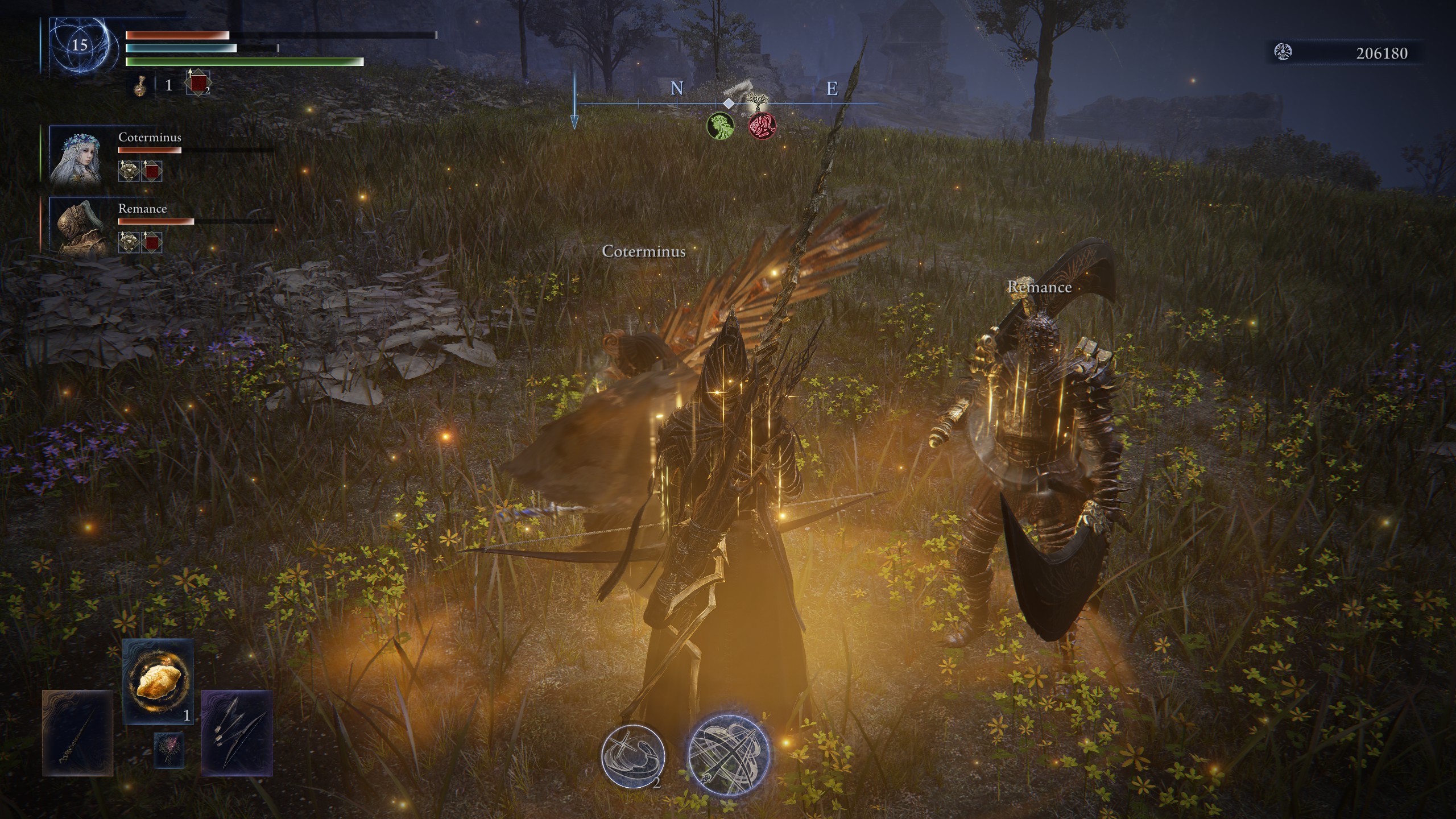
Task: Select the right-hand bow weapon slot
Action: [237, 733]
